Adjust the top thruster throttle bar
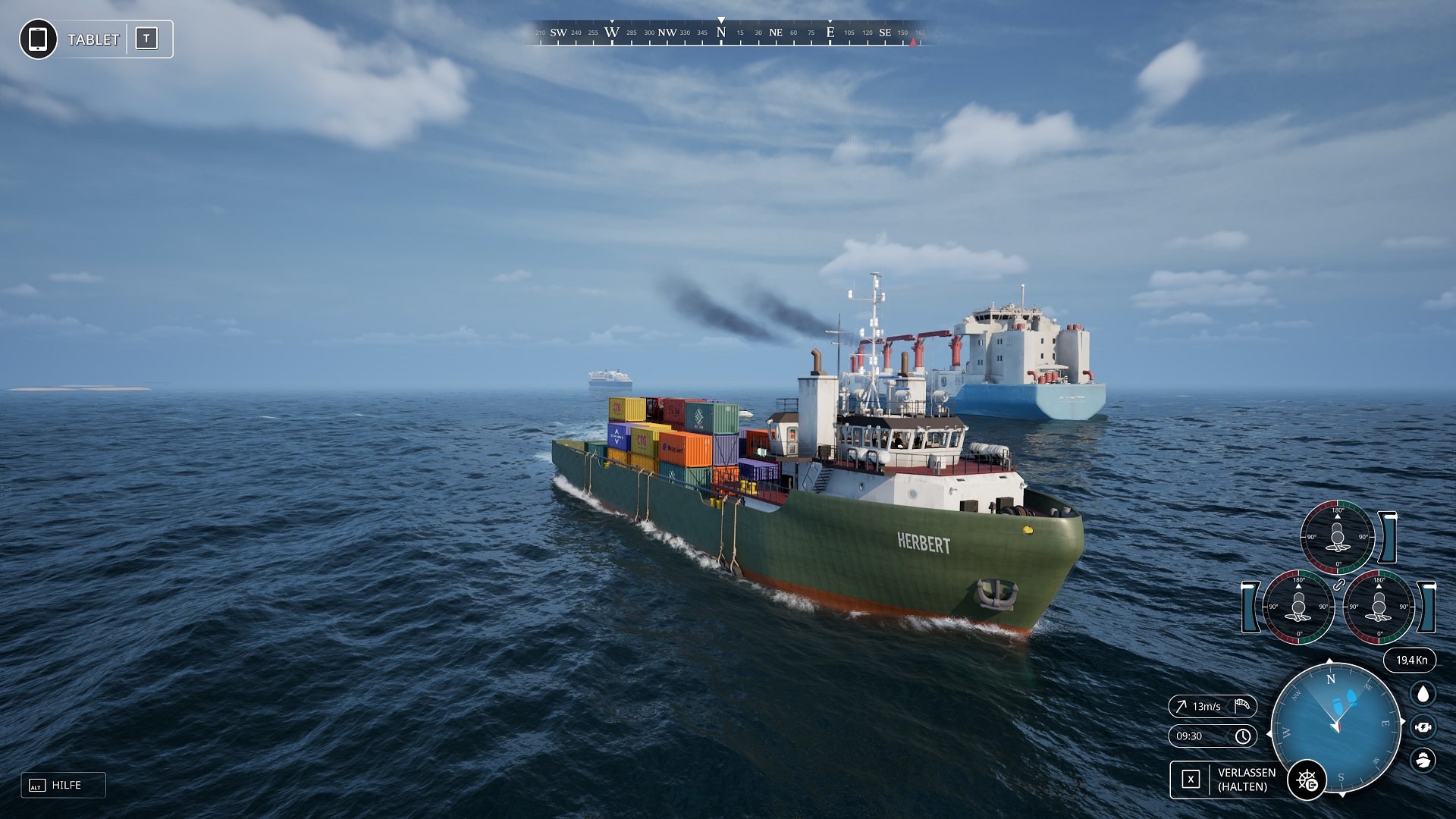This screenshot has width=1456, height=819. click(1389, 537)
